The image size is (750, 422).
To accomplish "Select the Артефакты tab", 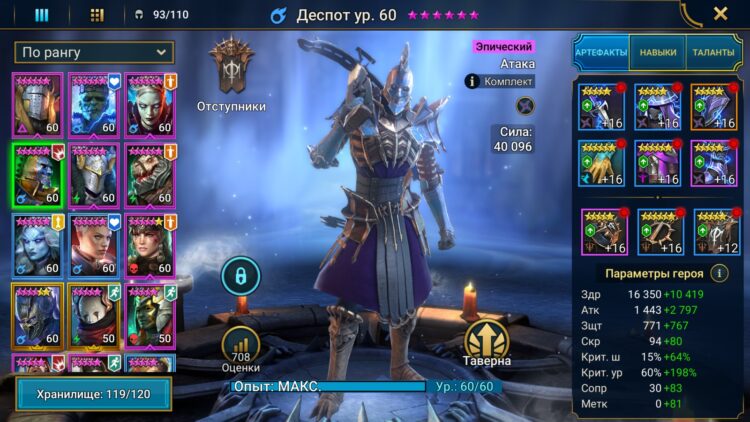I will pyautogui.click(x=601, y=52).
